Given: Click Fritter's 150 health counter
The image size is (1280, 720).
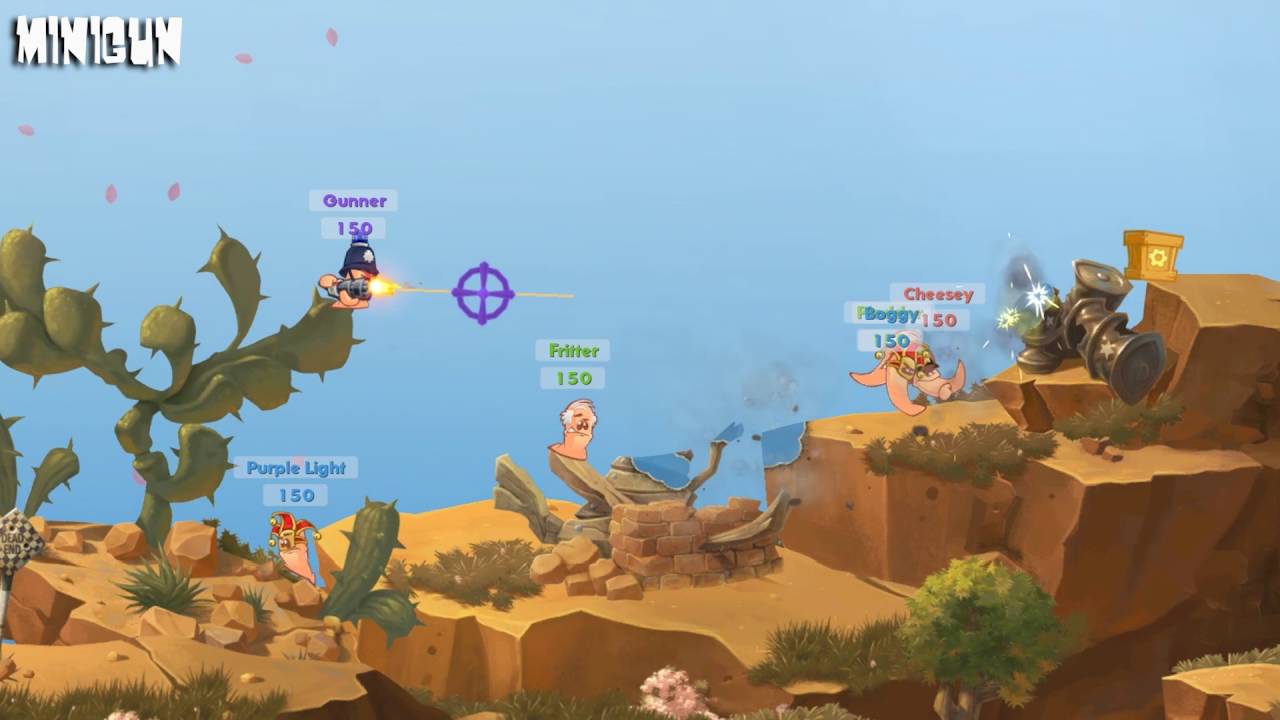Looking at the screenshot, I should 572,378.
